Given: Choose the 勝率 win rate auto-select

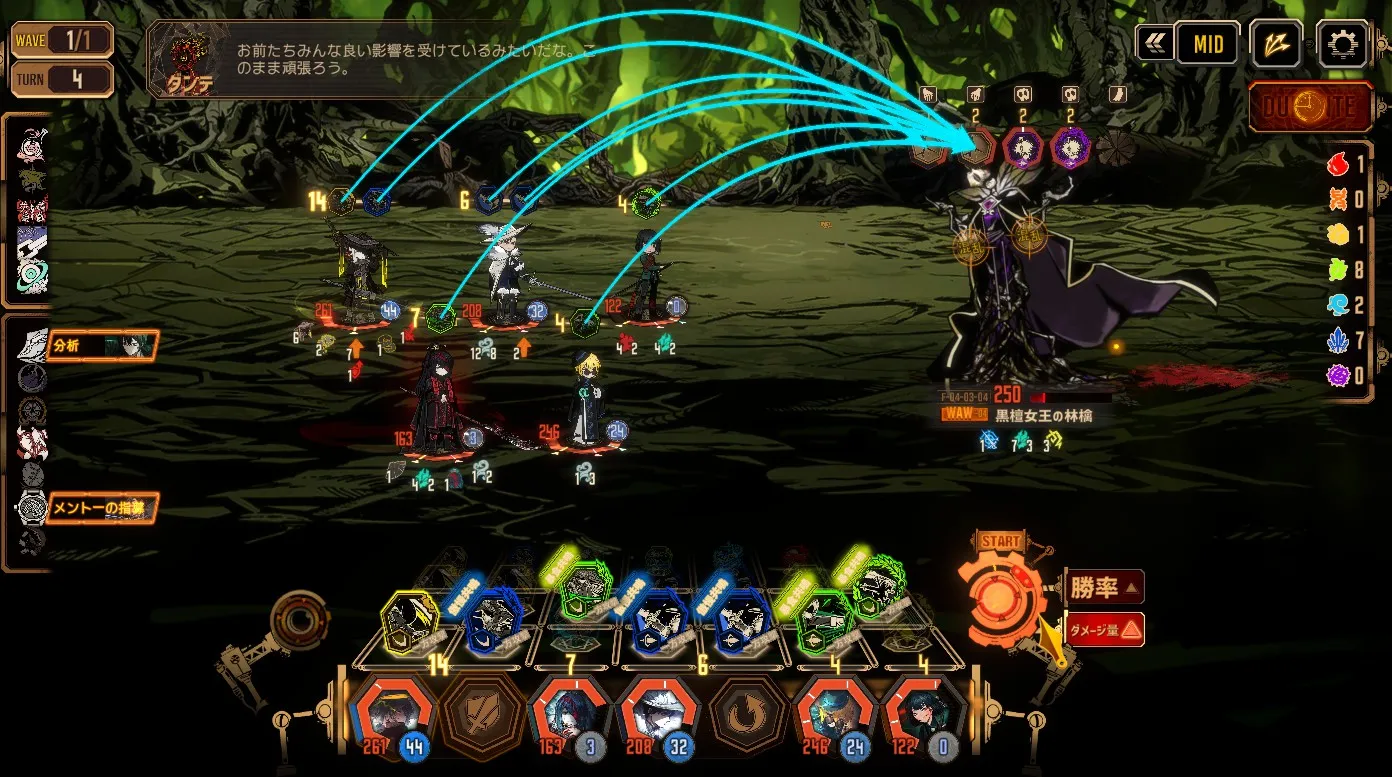Looking at the screenshot, I should click(1104, 587).
